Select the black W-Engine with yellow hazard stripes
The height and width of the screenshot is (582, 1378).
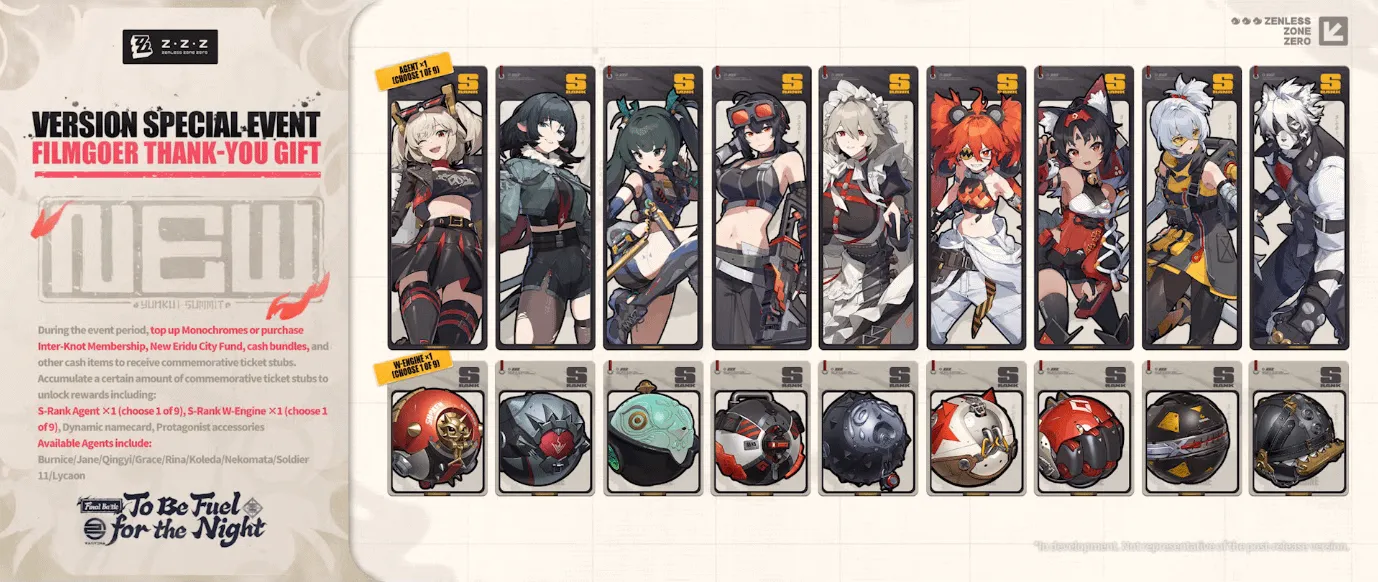pyautogui.click(x=1193, y=429)
